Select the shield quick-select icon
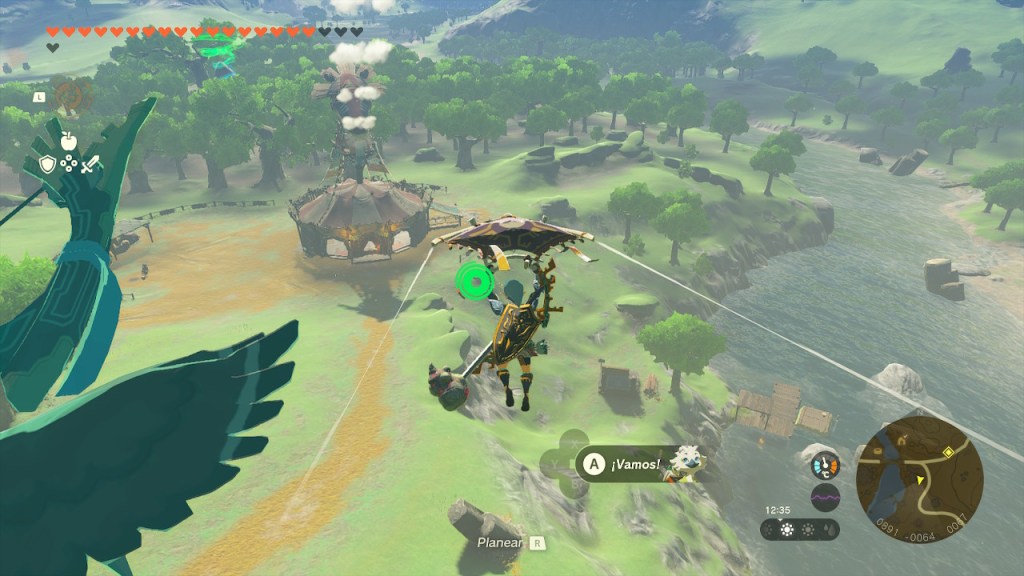The width and height of the screenshot is (1024, 576). (x=47, y=165)
